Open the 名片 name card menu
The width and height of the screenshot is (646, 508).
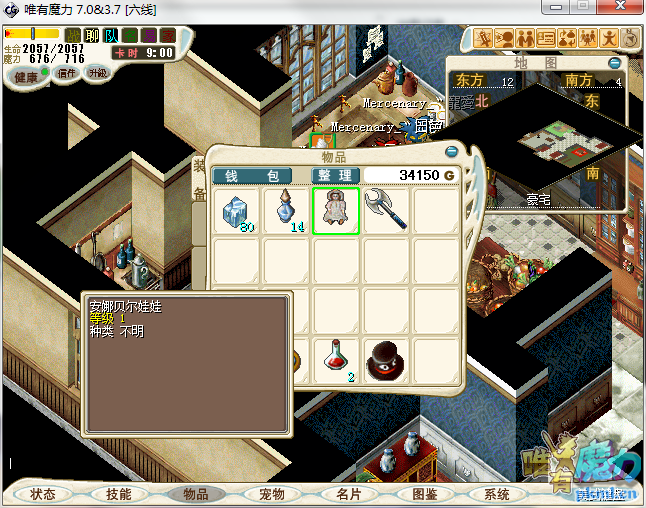click(x=348, y=494)
